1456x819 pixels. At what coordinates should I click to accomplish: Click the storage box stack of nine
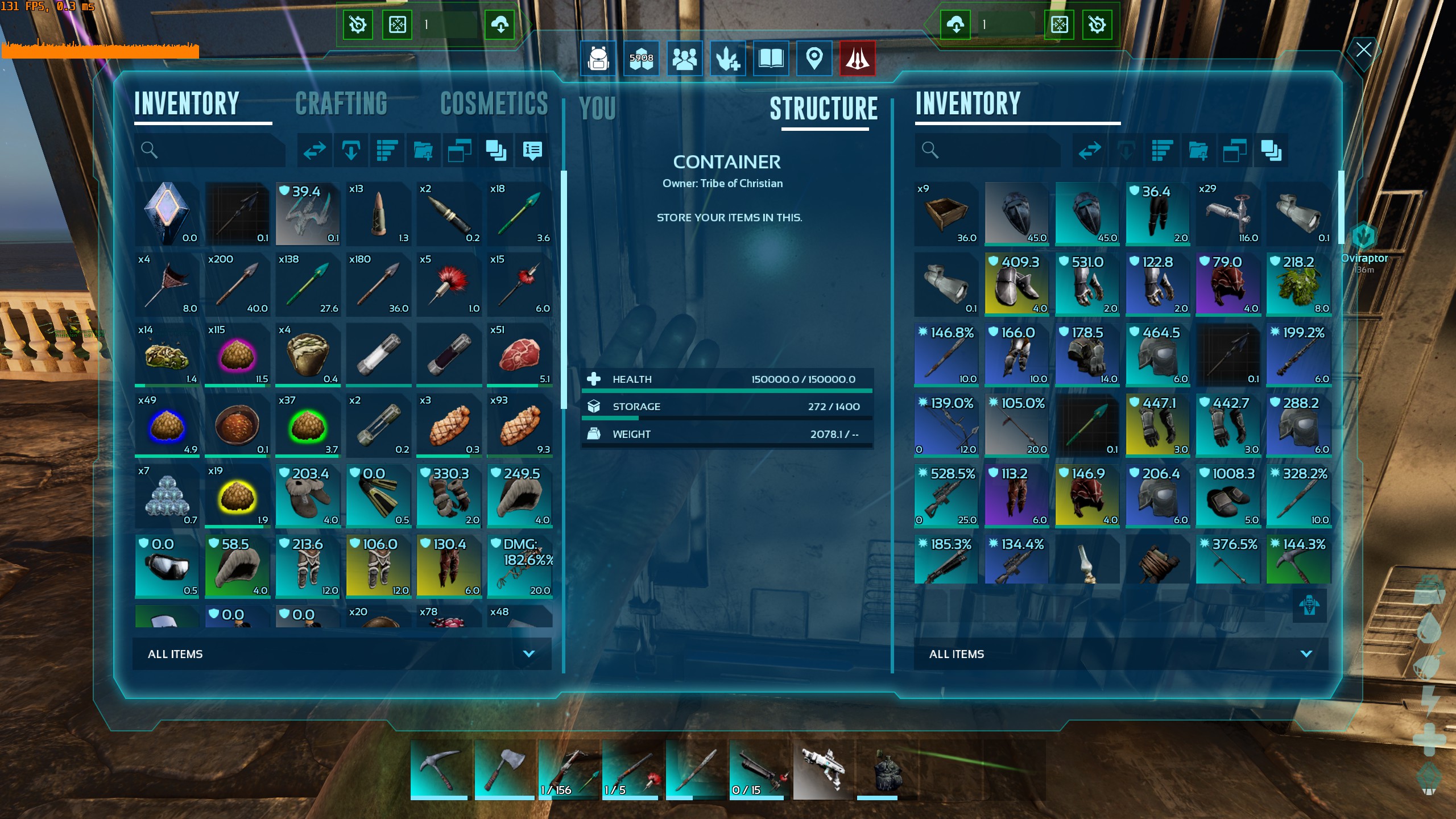pyautogui.click(x=946, y=214)
